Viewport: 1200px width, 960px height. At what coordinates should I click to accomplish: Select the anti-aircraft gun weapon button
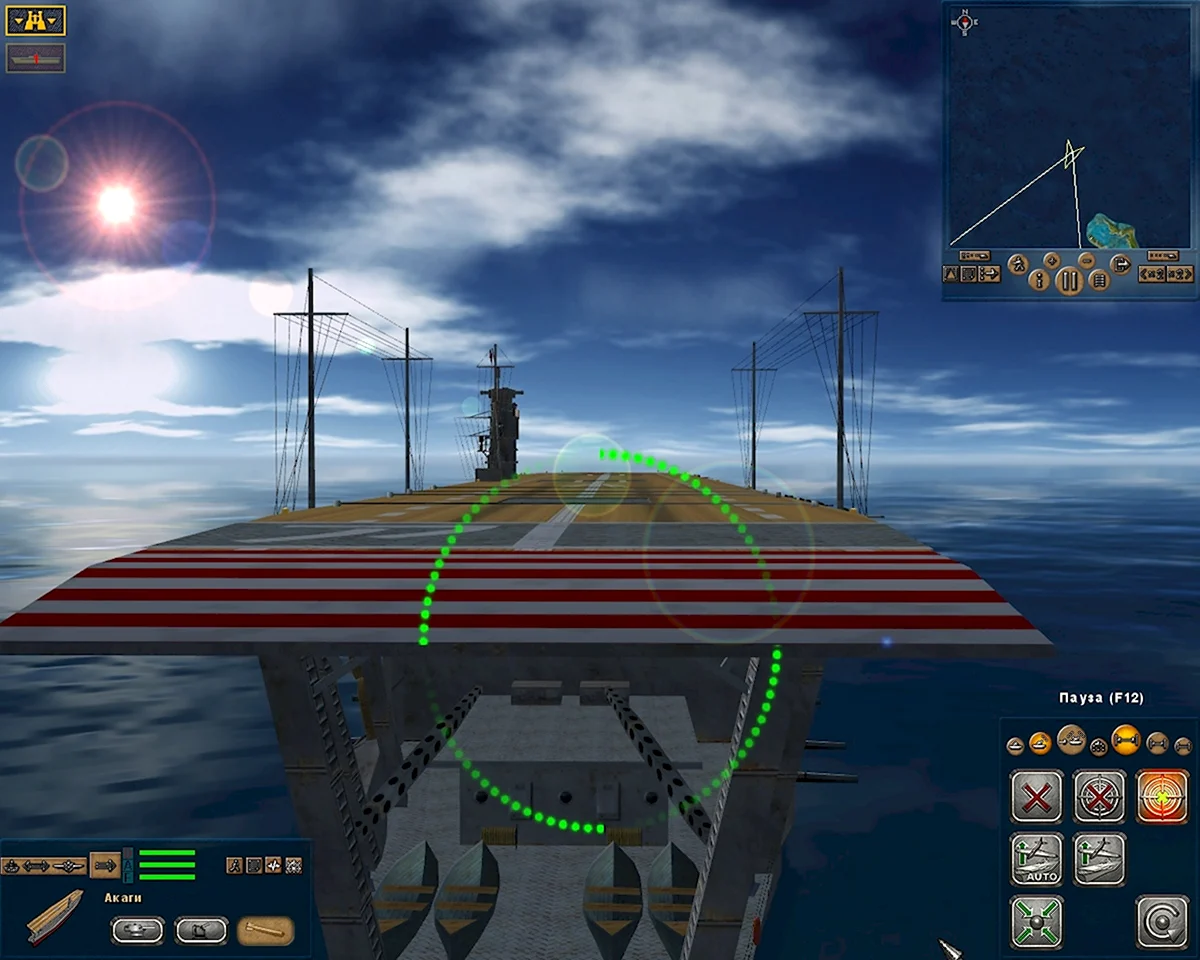[201, 931]
